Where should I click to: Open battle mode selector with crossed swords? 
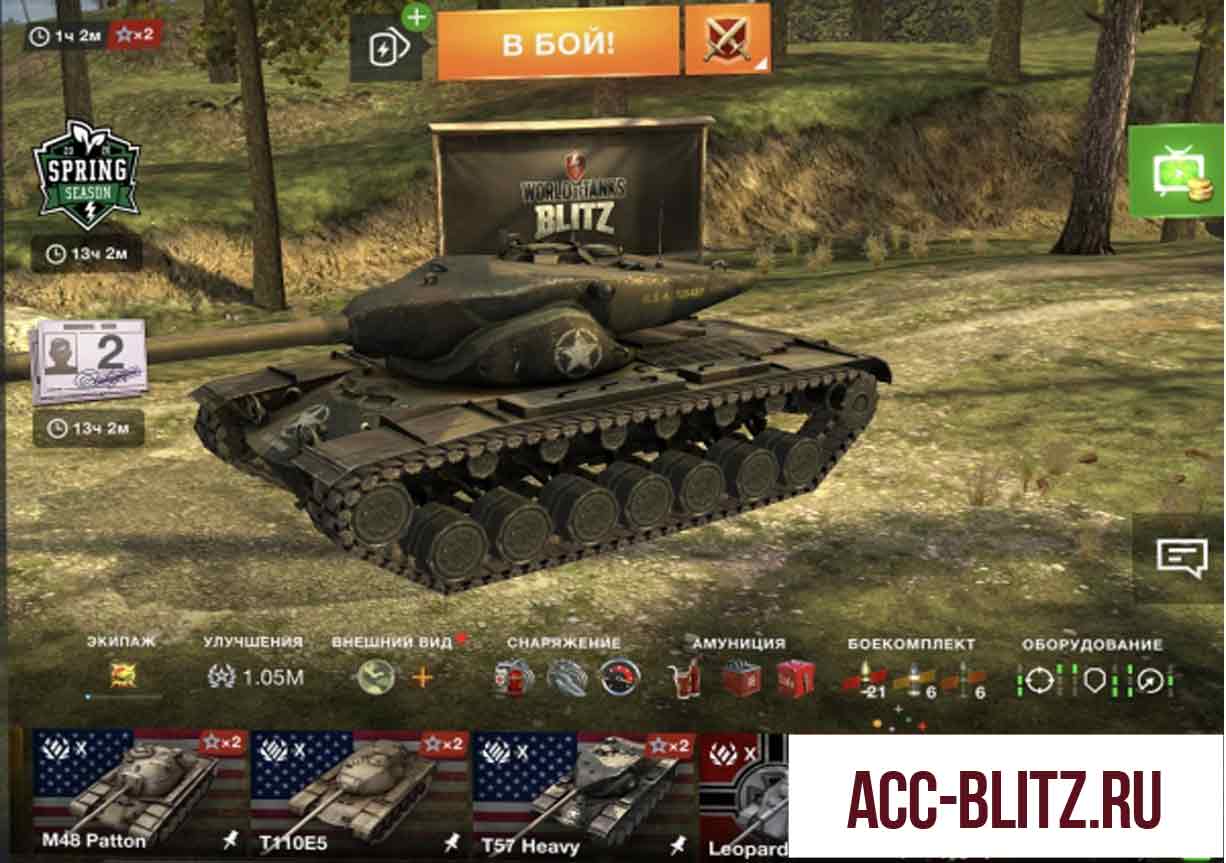pos(727,40)
